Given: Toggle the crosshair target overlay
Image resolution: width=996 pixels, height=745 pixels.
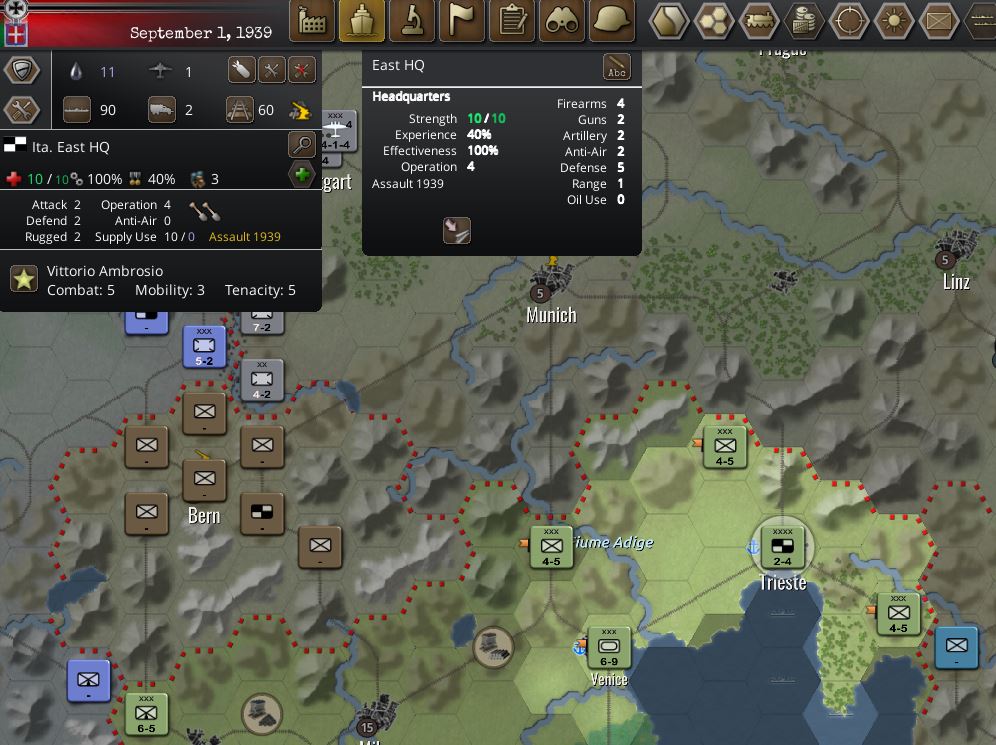Looking at the screenshot, I should [850, 20].
